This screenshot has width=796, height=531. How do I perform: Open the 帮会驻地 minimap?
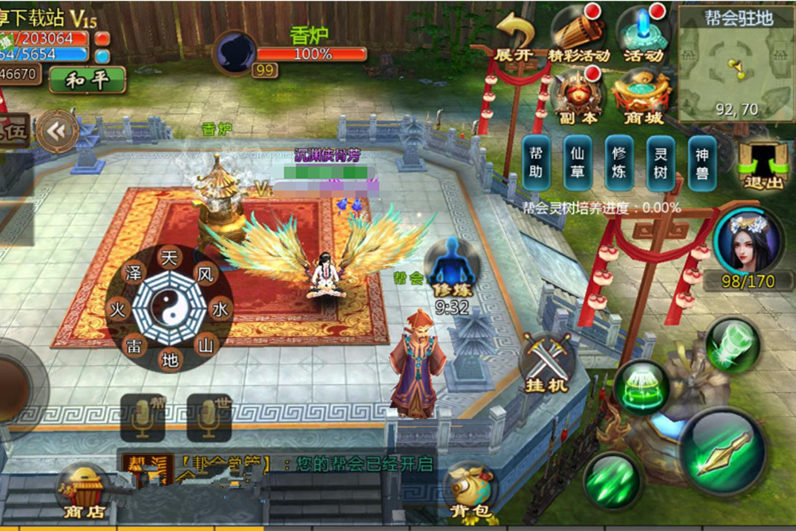coord(739,64)
